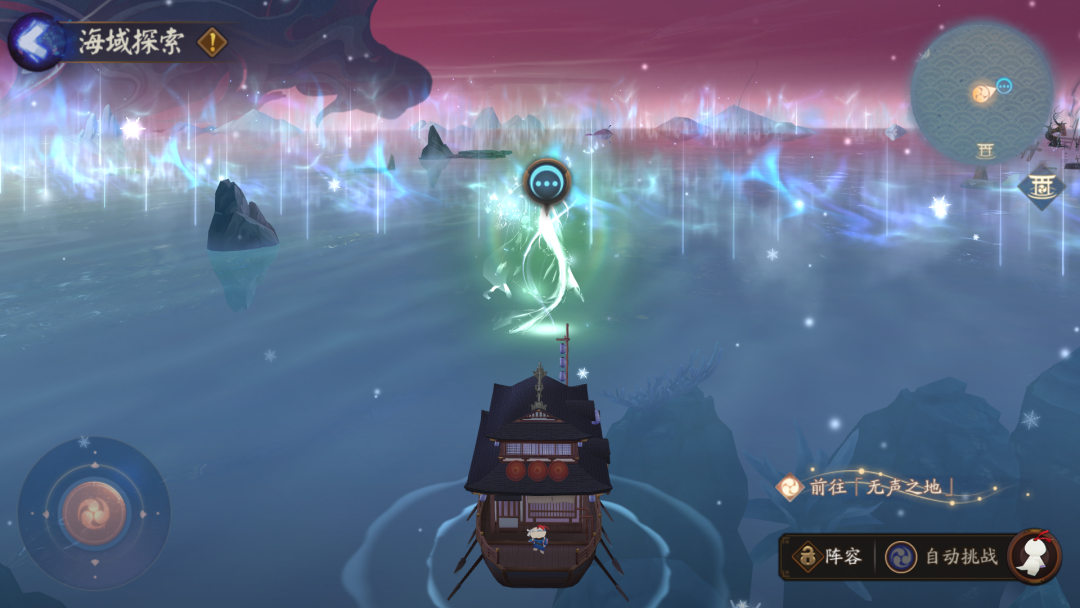
Task: Go back using the purple arrow button
Action: pyautogui.click(x=34, y=42)
